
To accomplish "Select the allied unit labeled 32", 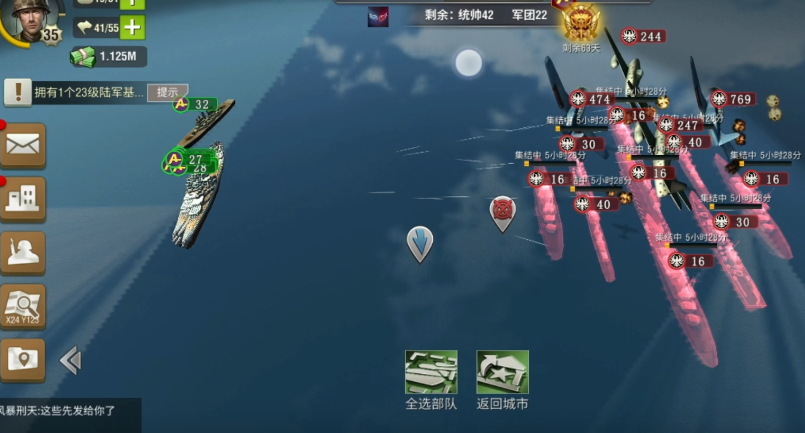I will [x=193, y=104].
